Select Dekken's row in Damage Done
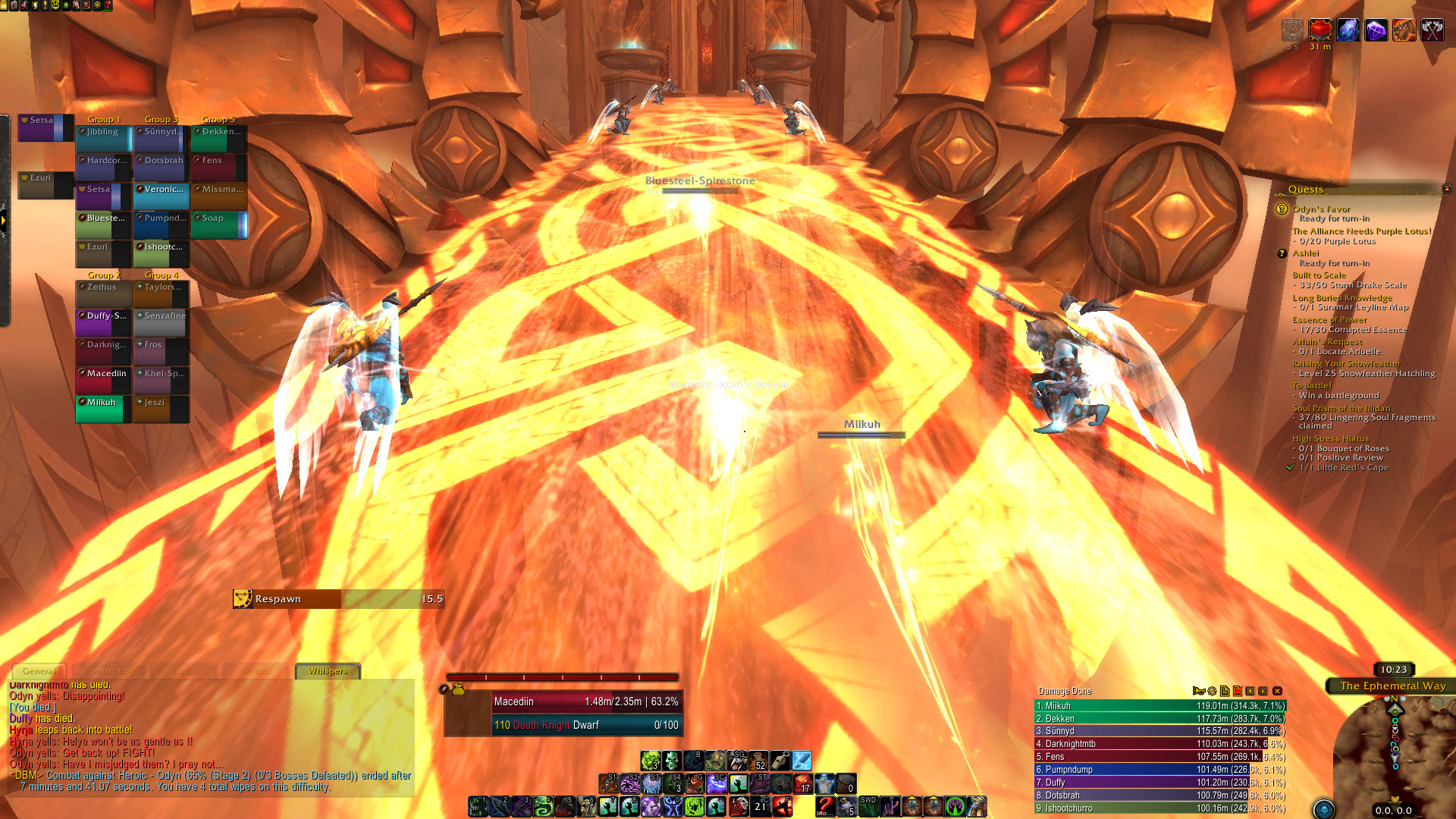The height and width of the screenshot is (819, 1456). [x=1160, y=718]
